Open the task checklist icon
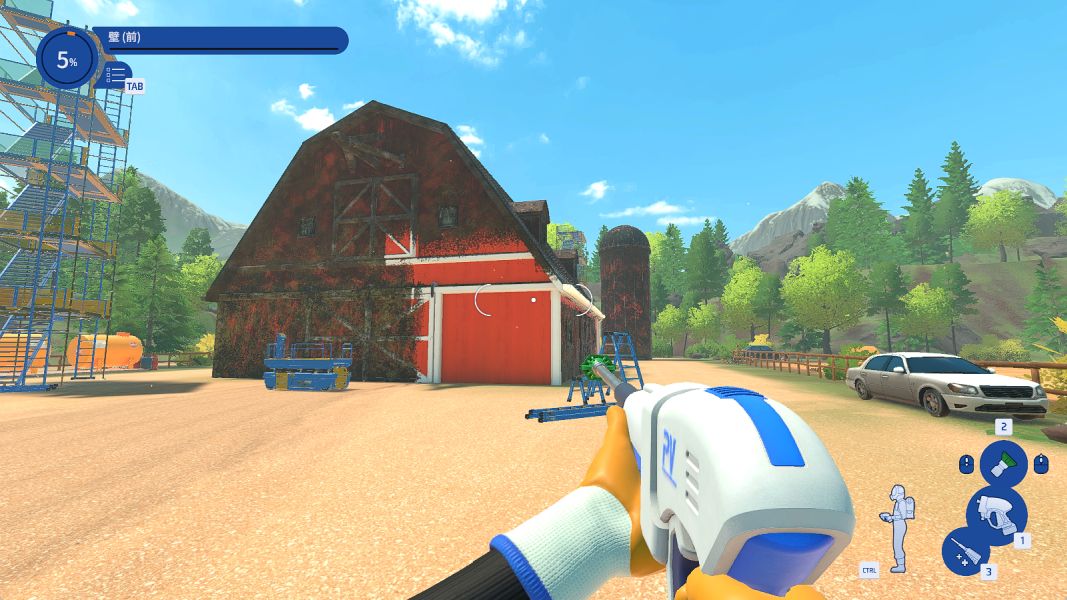 [x=116, y=74]
